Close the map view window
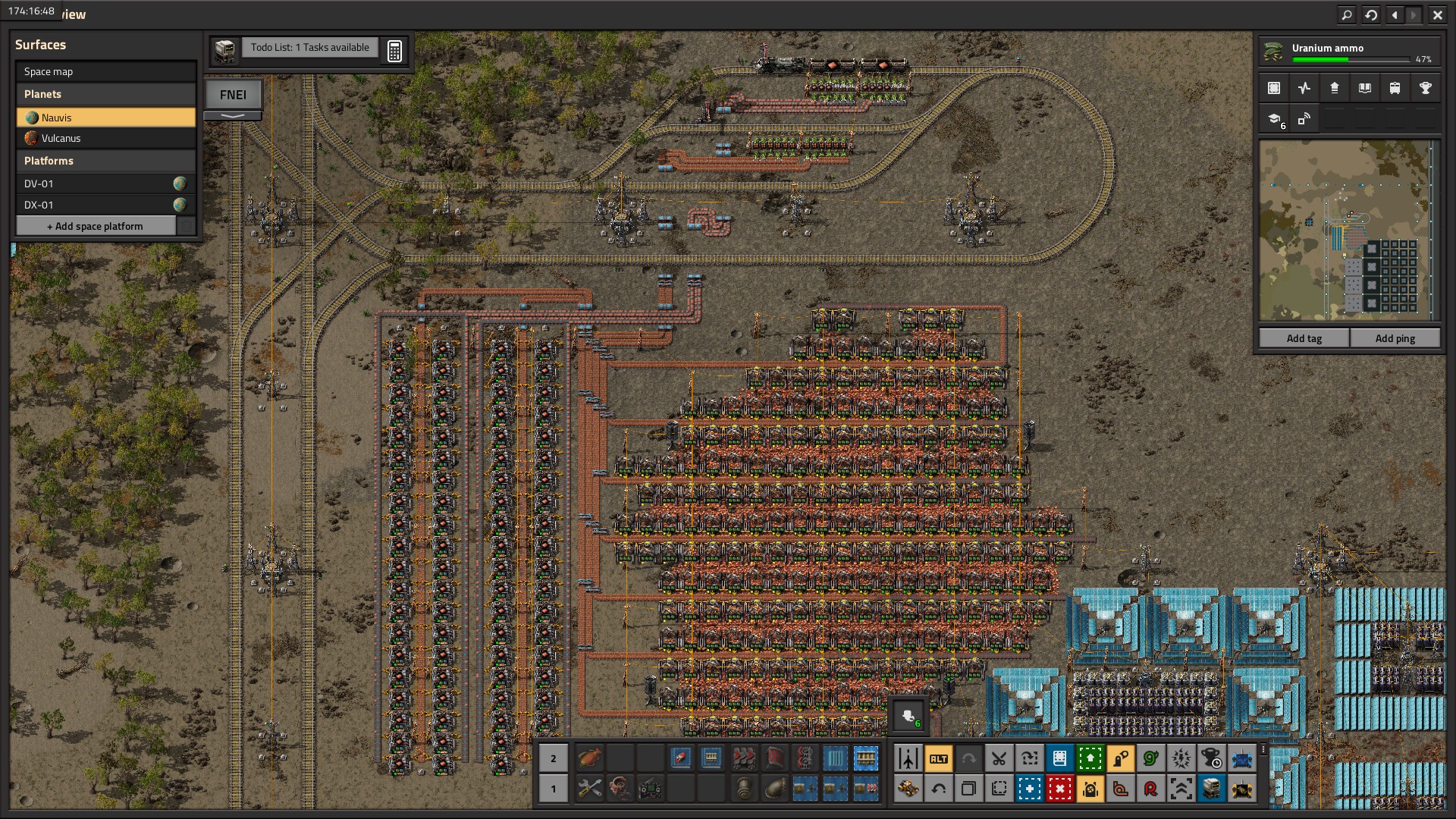 tap(1437, 14)
